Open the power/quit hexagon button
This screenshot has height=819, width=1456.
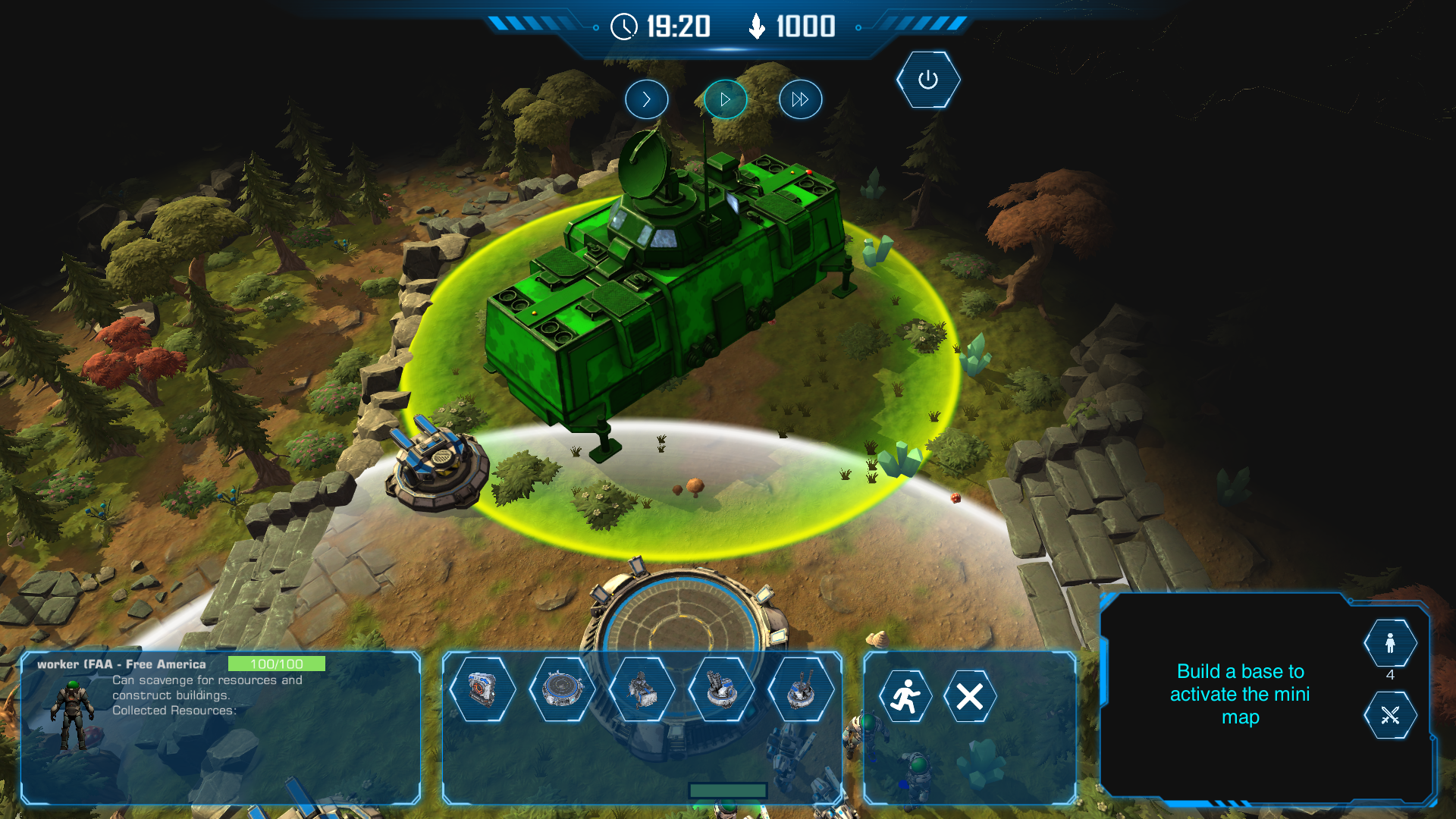coord(927,80)
